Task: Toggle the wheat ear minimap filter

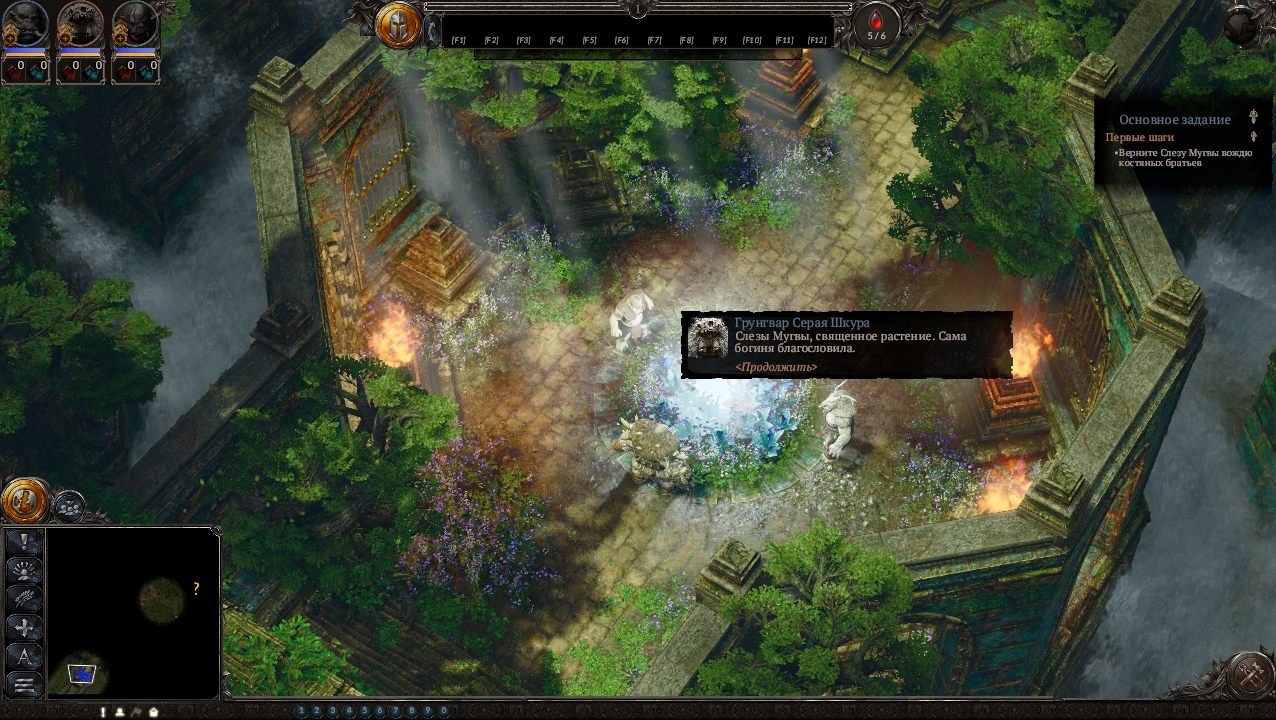Action: coord(24,599)
